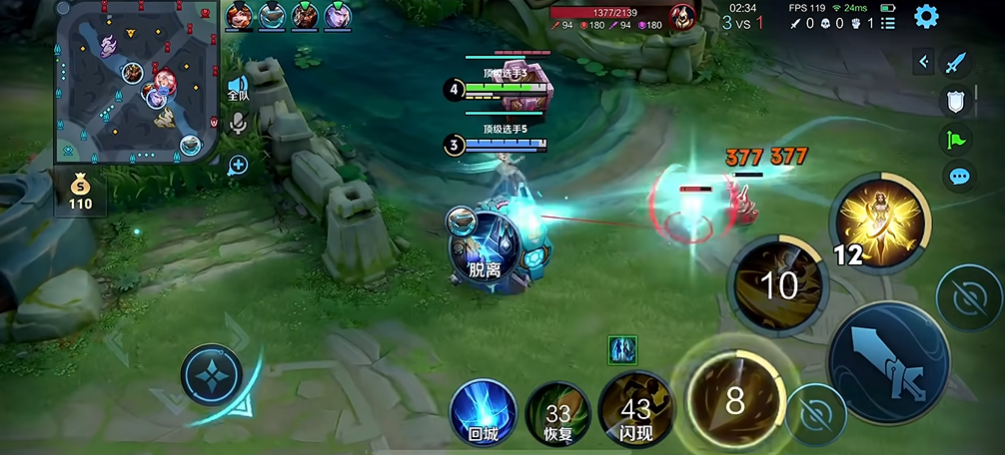Viewport: 1005px width, 455px height.
Task: Toggle the microphone icon
Action: pyautogui.click(x=238, y=123)
